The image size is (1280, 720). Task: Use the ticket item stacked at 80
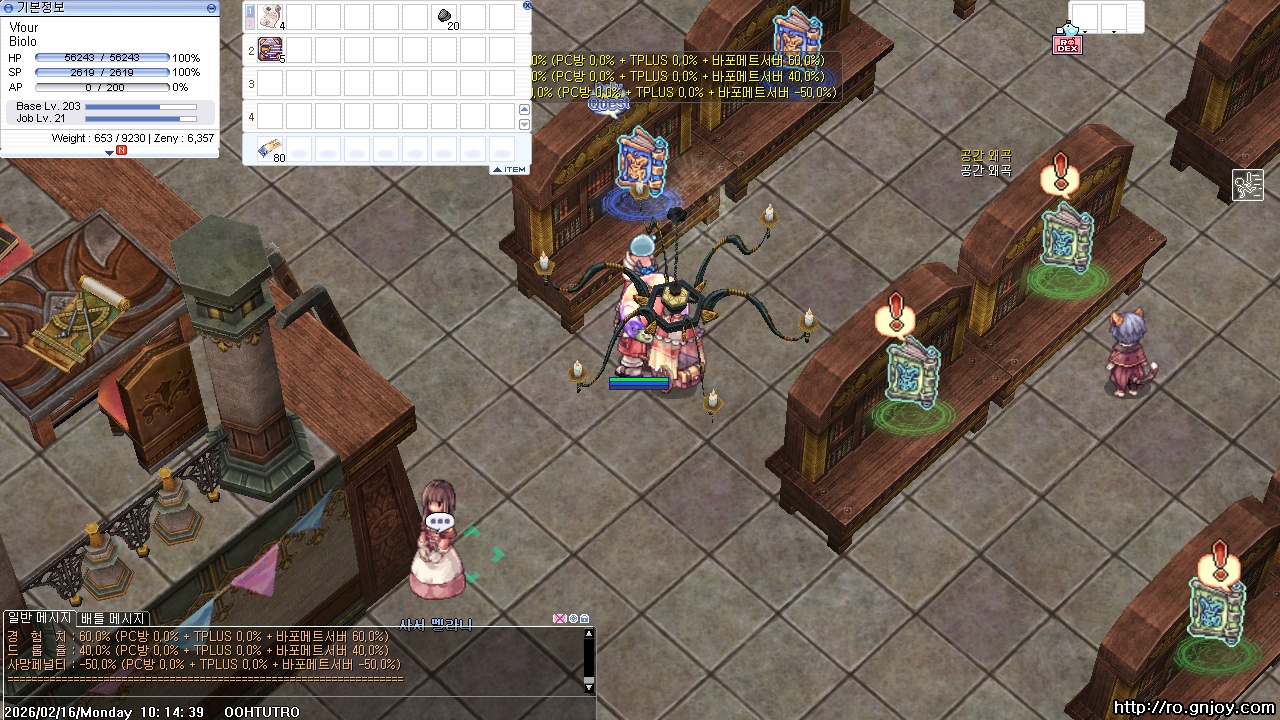tap(270, 149)
